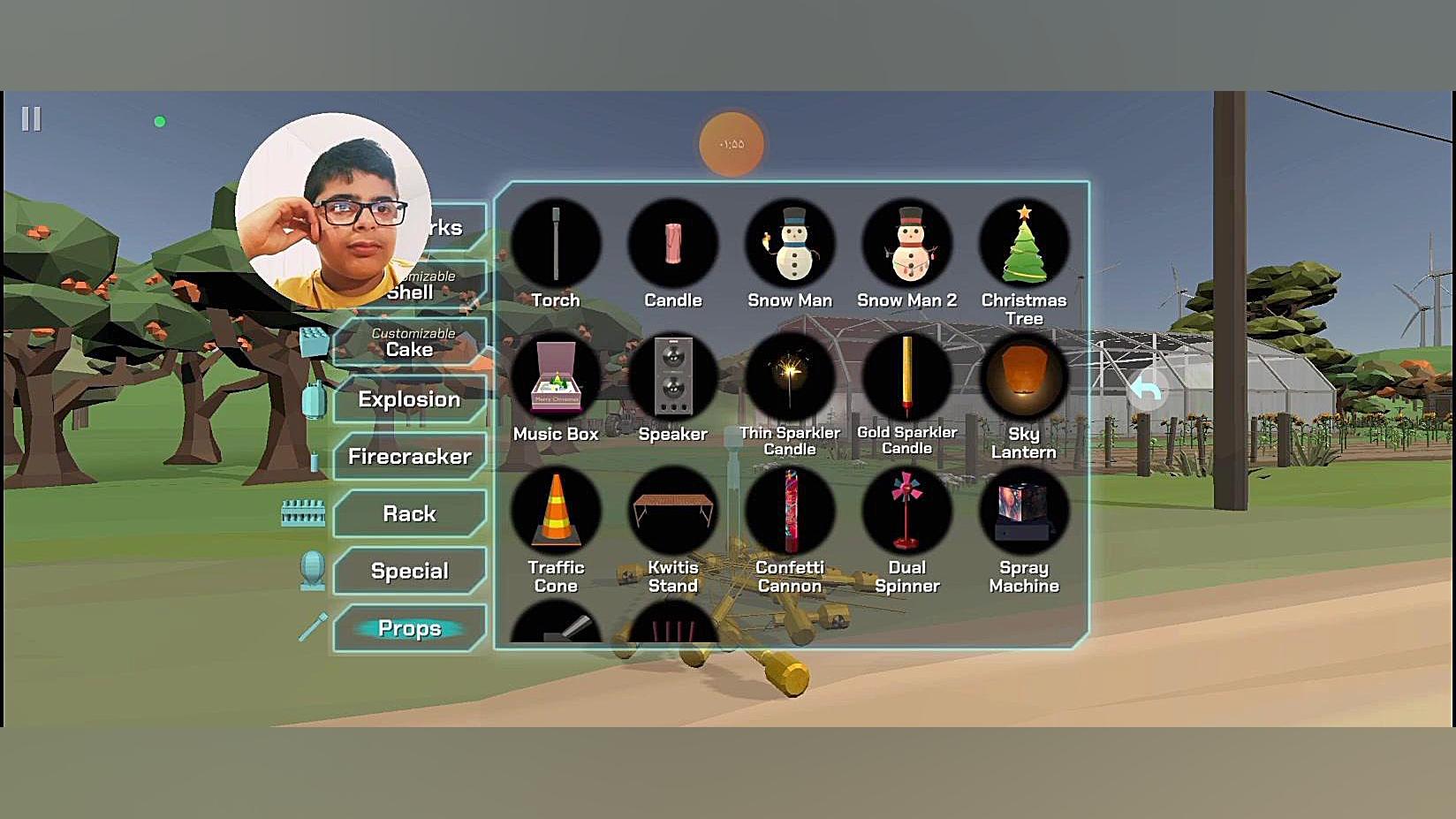Choose the Kwitis Stand prop
The width and height of the screenshot is (1456, 819).
(x=672, y=512)
